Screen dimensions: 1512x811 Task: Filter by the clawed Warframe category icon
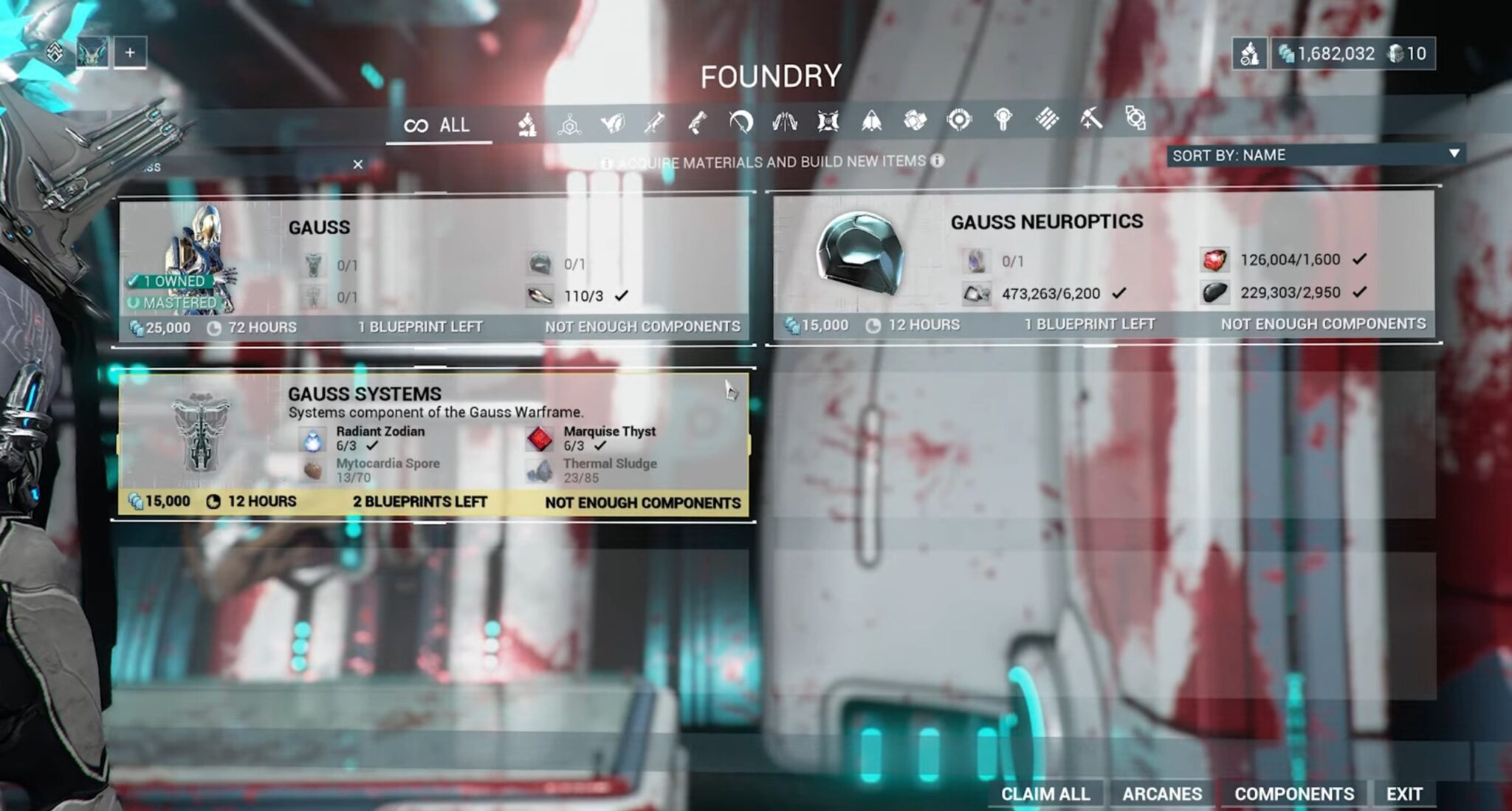pos(613,124)
